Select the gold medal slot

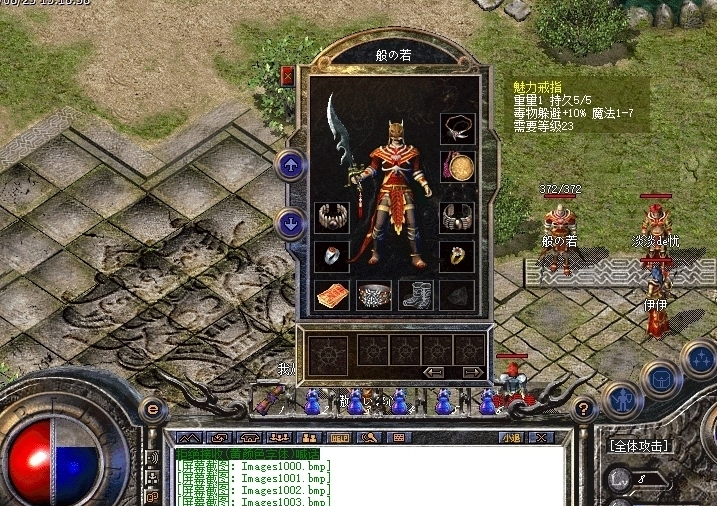(457, 166)
